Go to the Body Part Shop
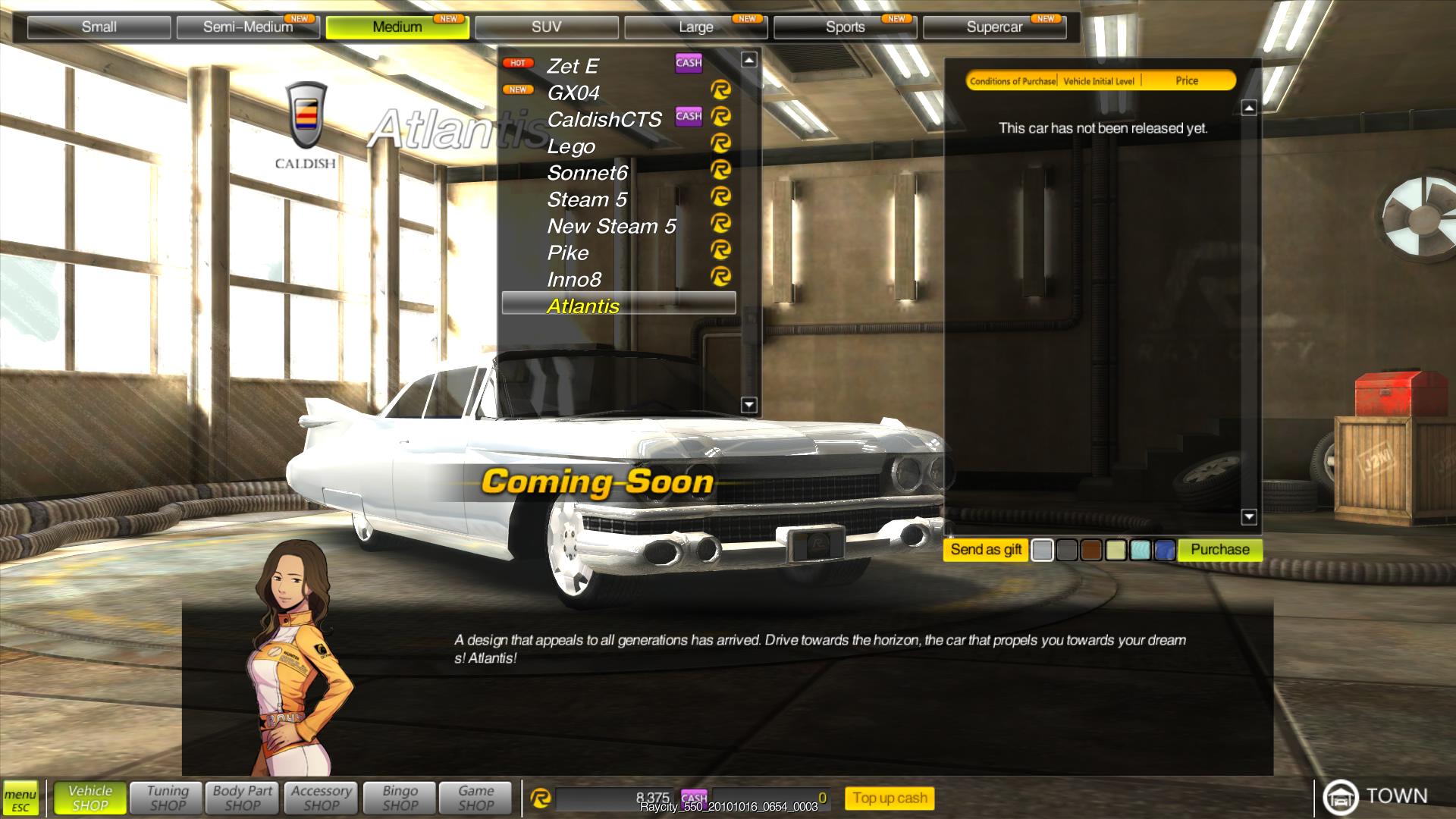 point(243,798)
